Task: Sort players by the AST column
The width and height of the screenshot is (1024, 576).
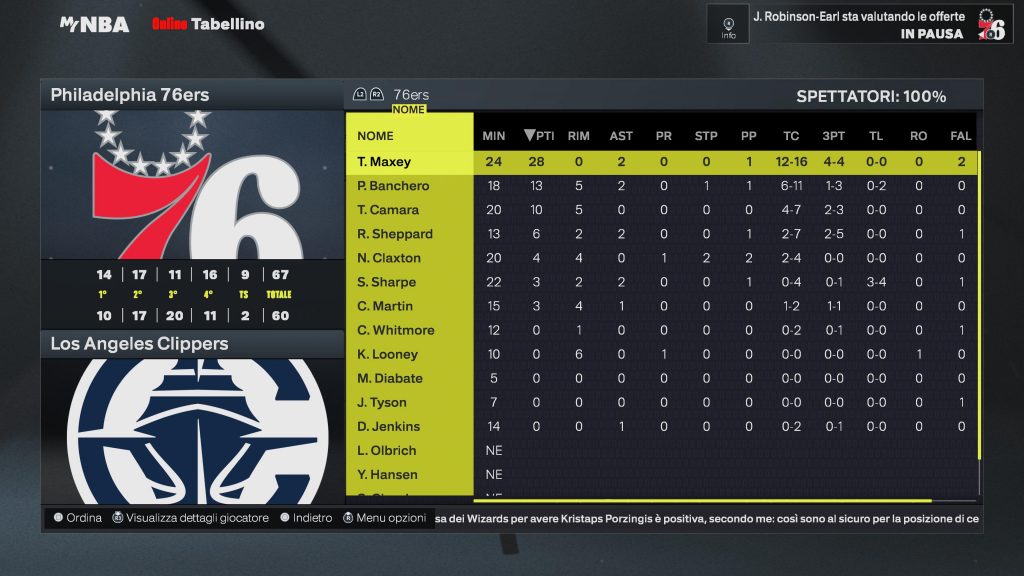Action: pyautogui.click(x=621, y=136)
